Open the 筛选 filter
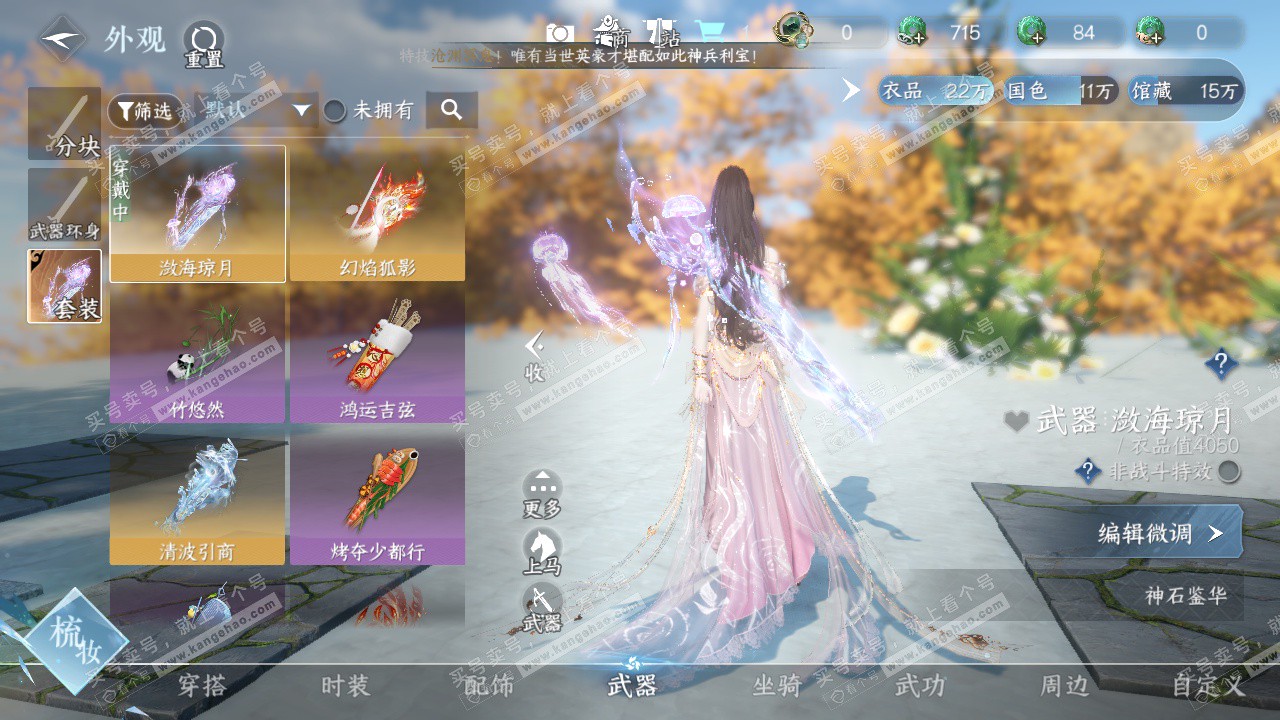The image size is (1280, 720). [x=145, y=110]
